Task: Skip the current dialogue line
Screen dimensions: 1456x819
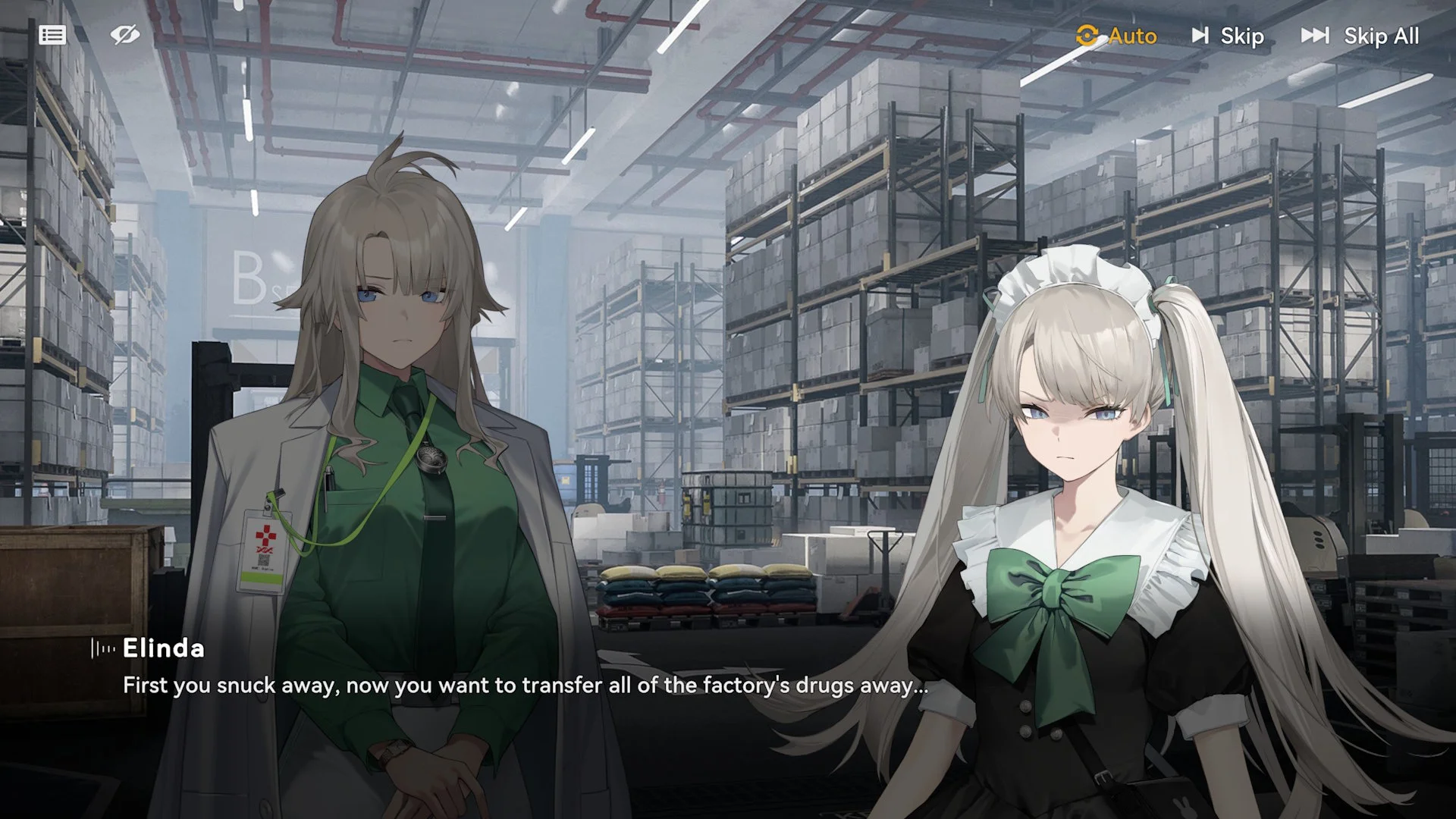Action: tap(1228, 36)
